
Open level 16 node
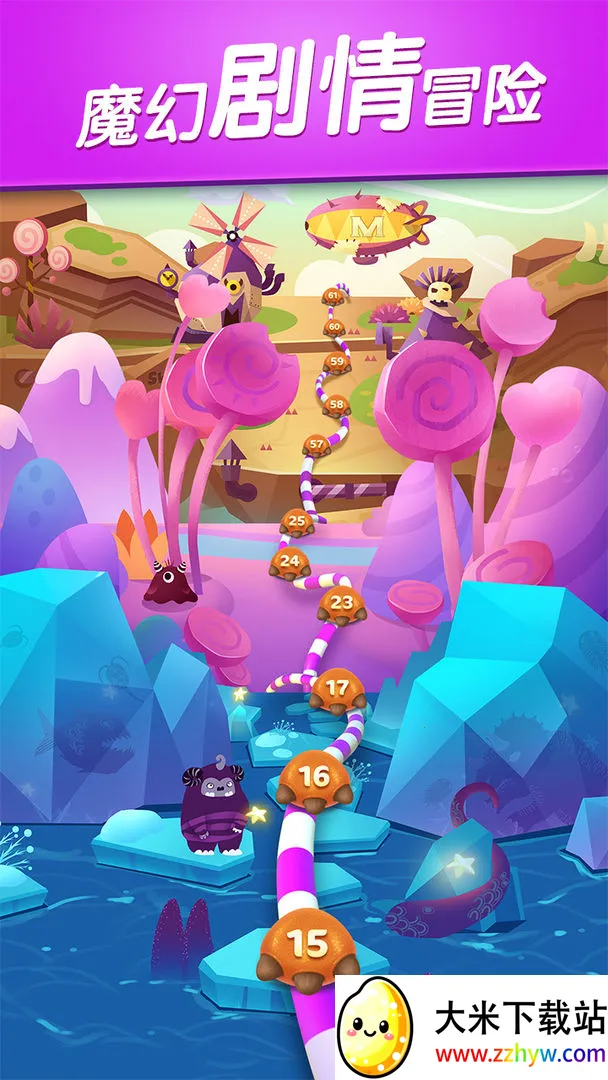coord(313,778)
